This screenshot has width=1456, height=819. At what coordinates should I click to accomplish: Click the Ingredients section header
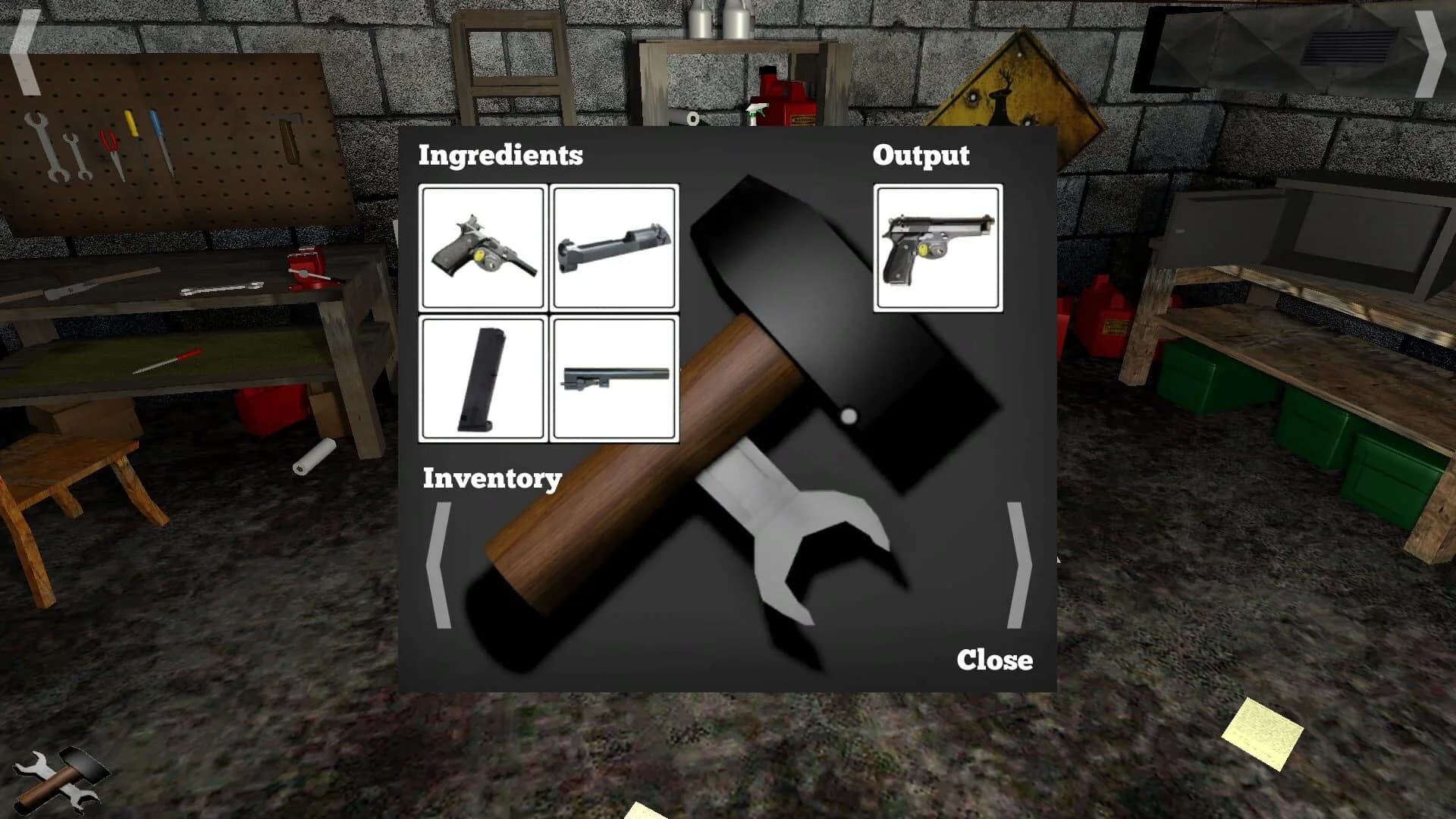pyautogui.click(x=500, y=155)
